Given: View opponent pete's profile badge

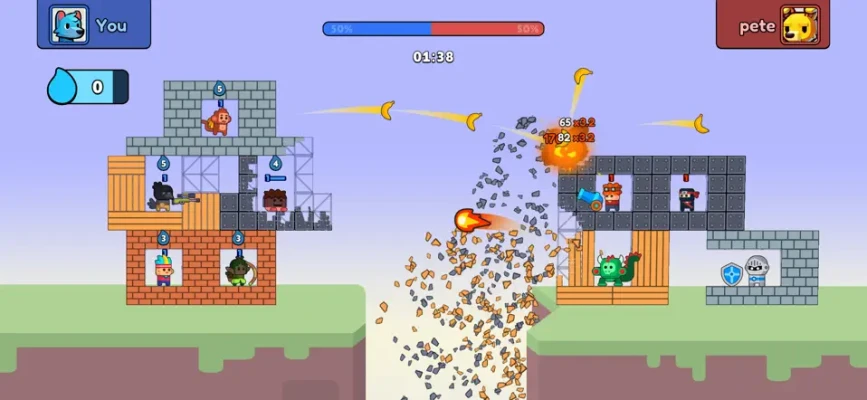Looking at the screenshot, I should [x=773, y=25].
